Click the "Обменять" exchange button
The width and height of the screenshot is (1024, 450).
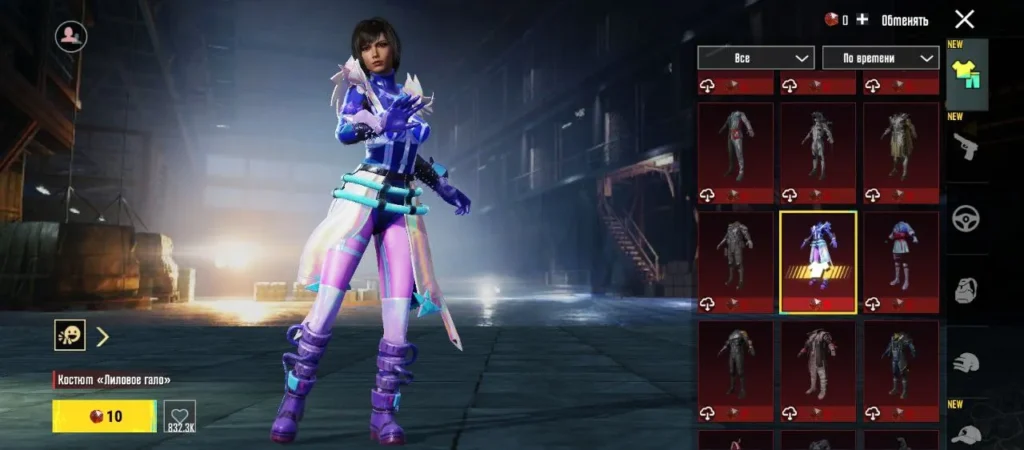click(904, 20)
